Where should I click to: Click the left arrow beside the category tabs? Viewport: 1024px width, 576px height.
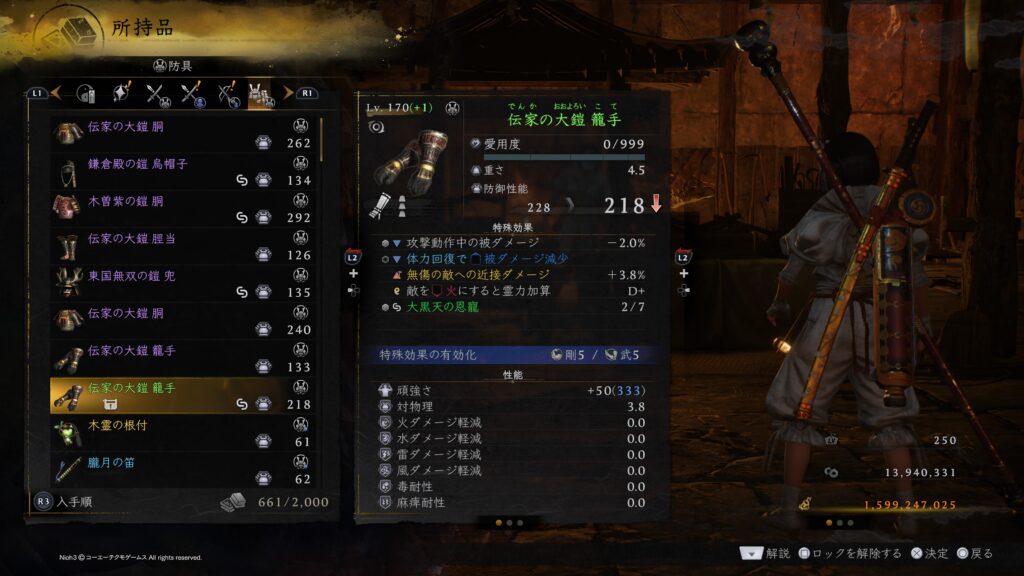pos(57,93)
